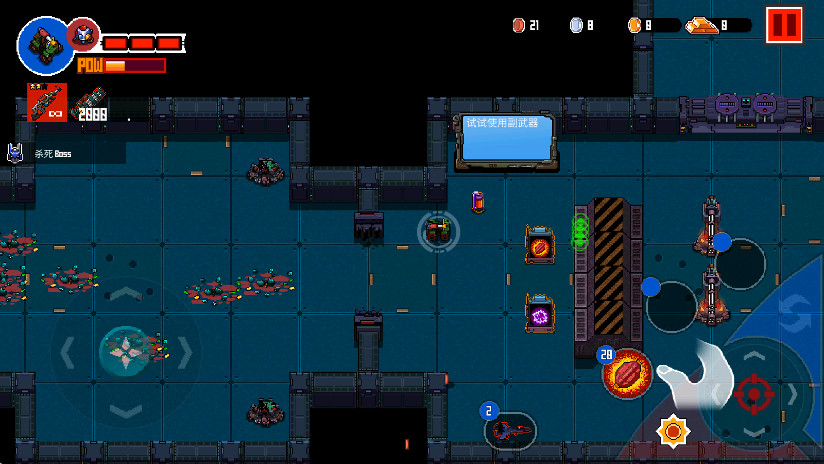Switch to the secondary weapon with 2000 ammo

click(89, 103)
